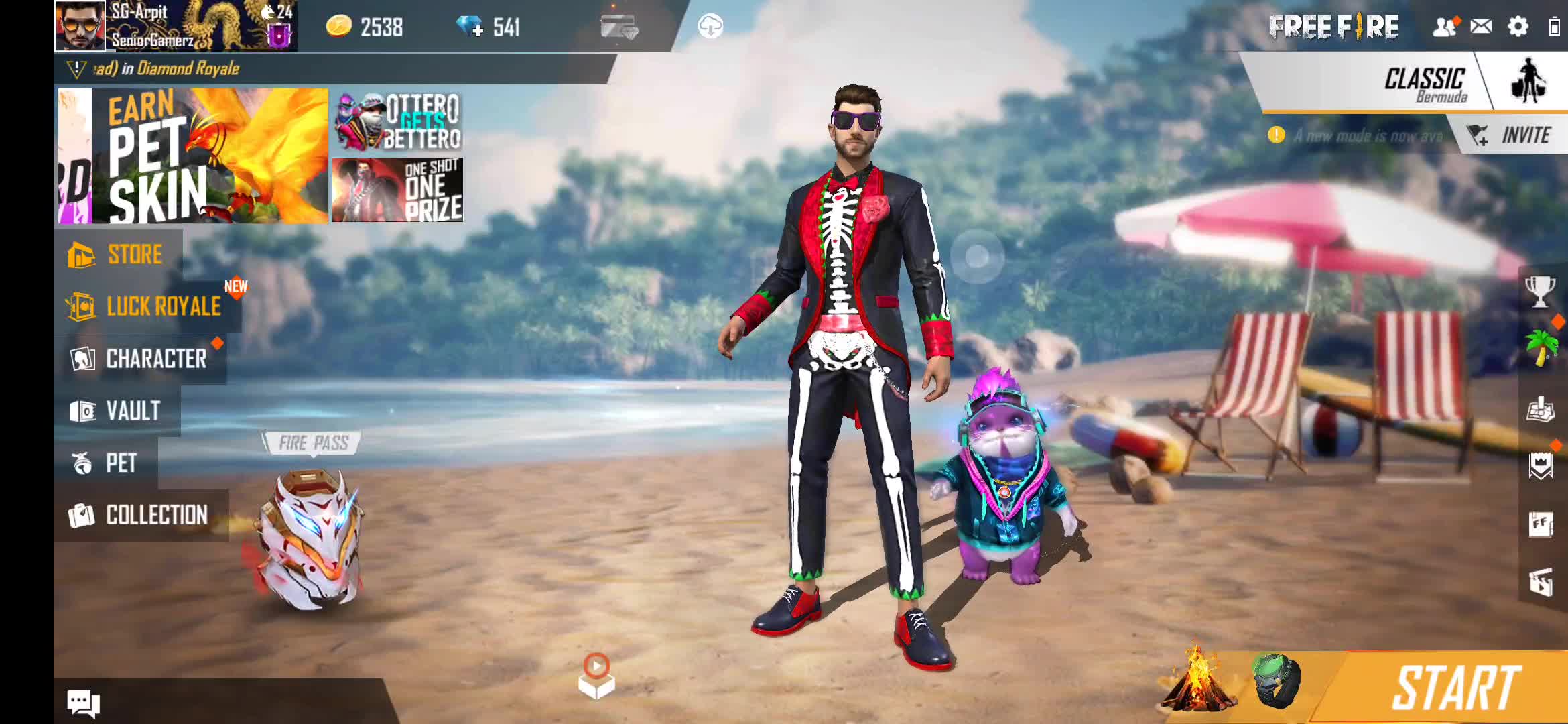
Task: Check the mail envelope icon
Action: coord(1481,27)
